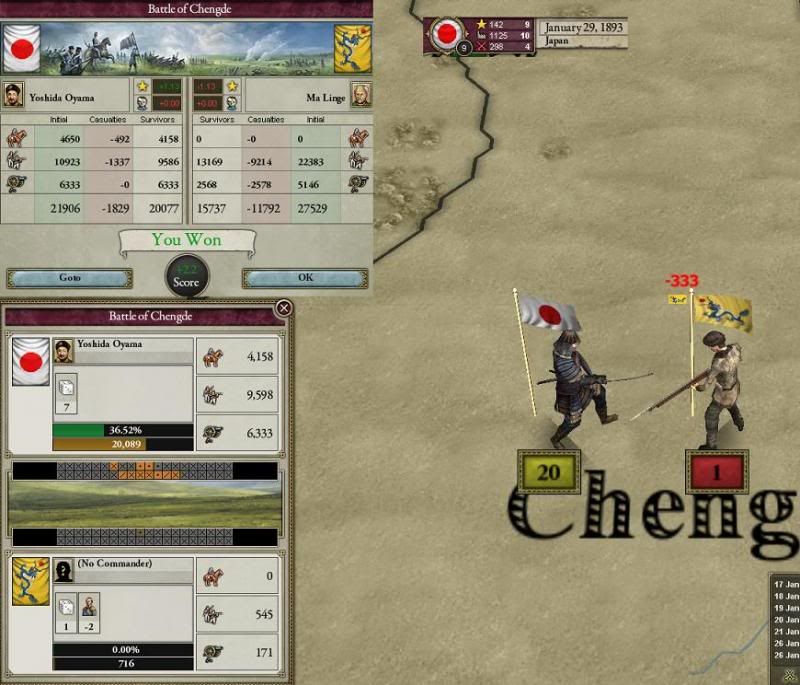The height and width of the screenshot is (685, 800).
Task: Select Yoshida Oyama's portrait in lower battle panel
Action: (63, 348)
